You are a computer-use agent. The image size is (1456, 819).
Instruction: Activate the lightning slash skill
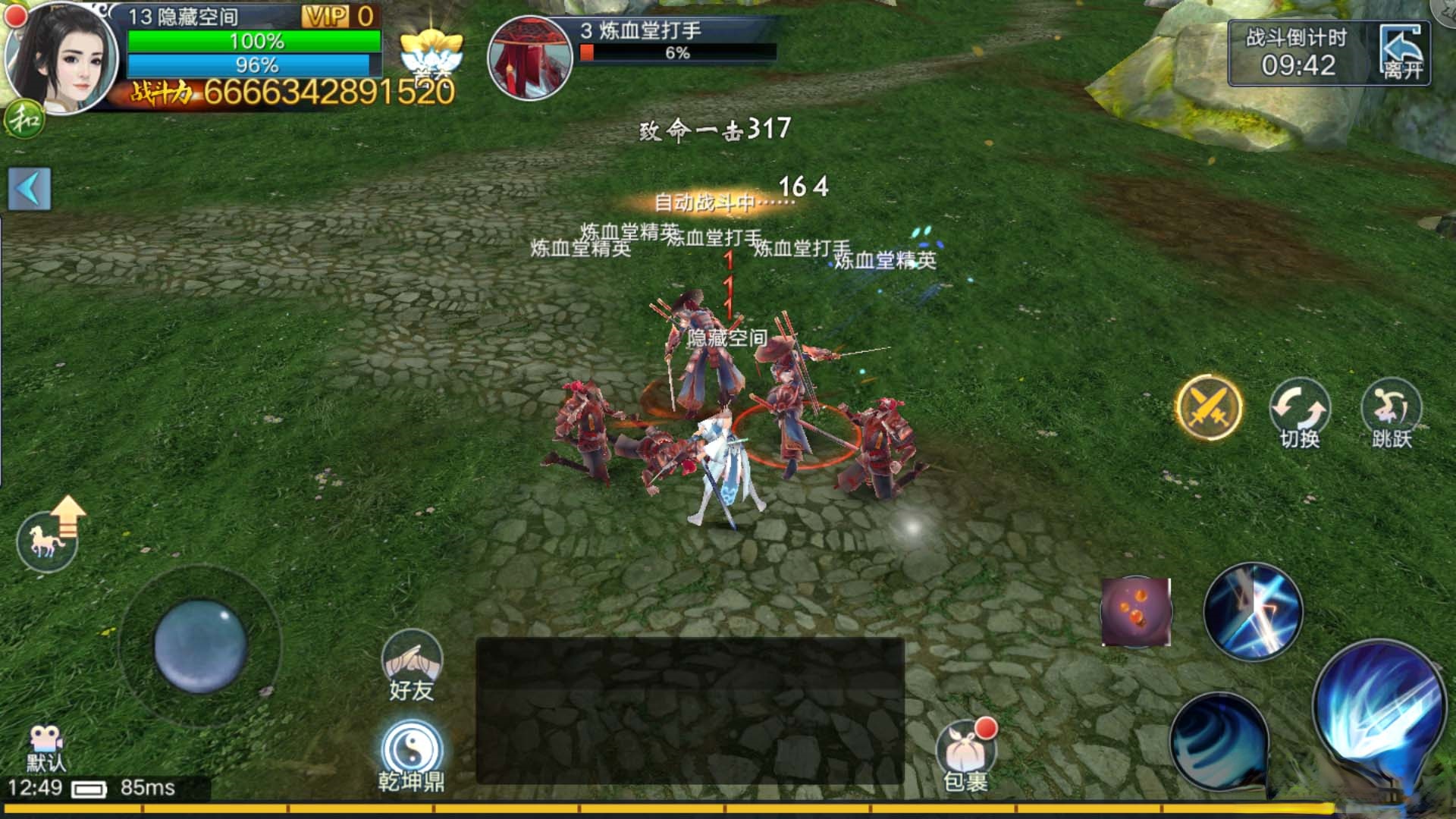coord(1253,611)
